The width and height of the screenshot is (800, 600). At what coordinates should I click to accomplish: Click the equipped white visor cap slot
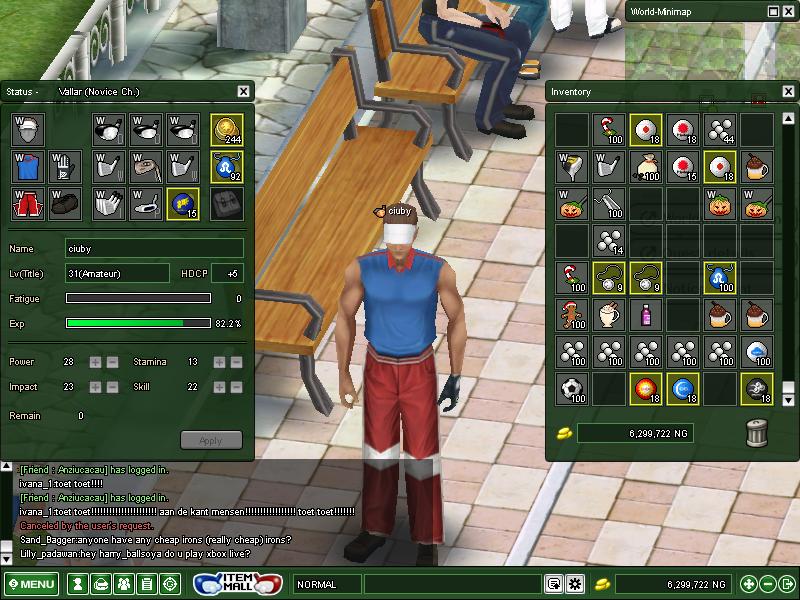pyautogui.click(x=29, y=129)
